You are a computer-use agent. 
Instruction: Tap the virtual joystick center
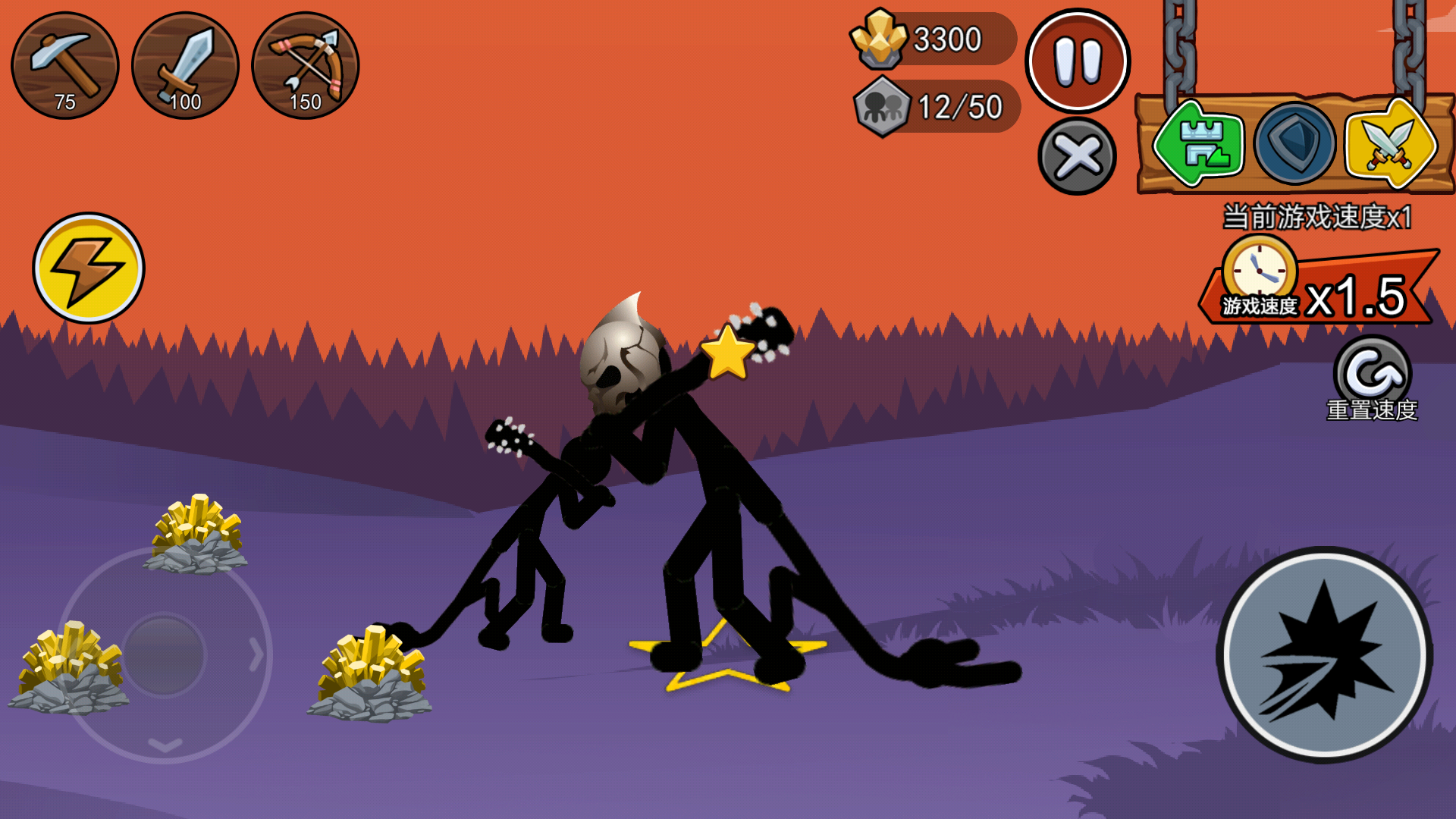click(165, 654)
